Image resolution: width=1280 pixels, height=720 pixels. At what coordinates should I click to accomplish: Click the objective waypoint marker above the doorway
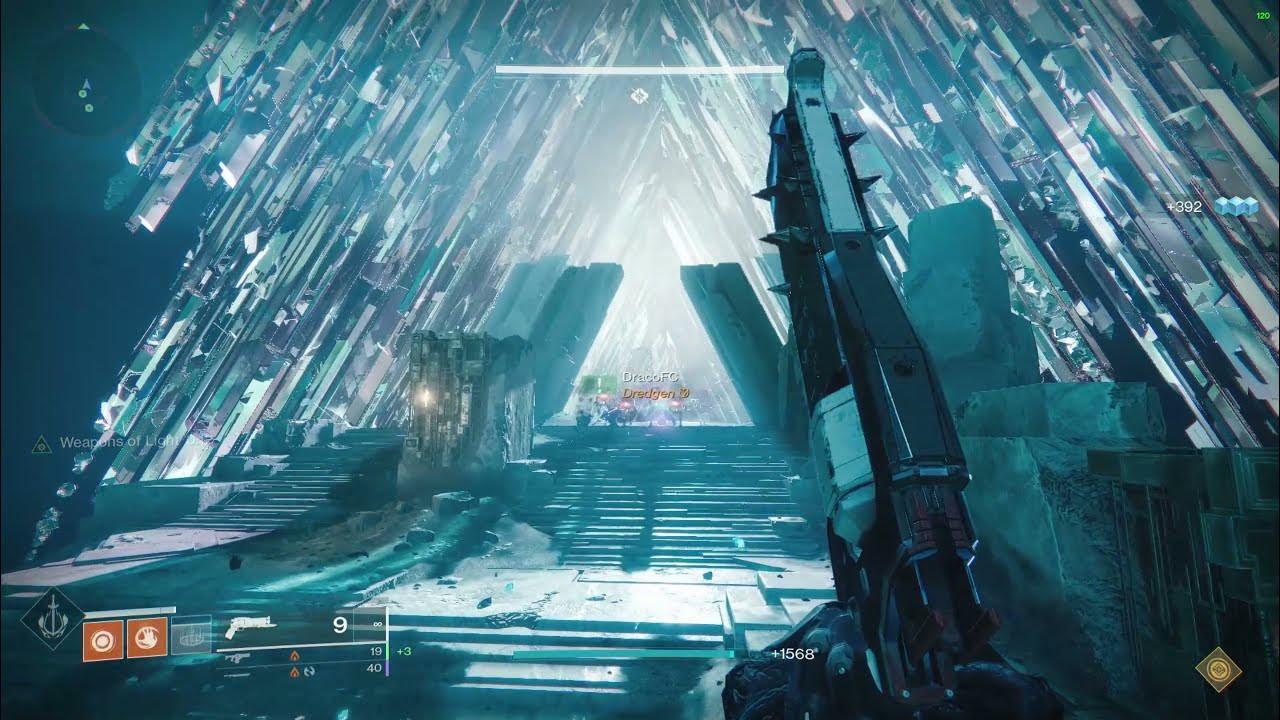pos(638,96)
